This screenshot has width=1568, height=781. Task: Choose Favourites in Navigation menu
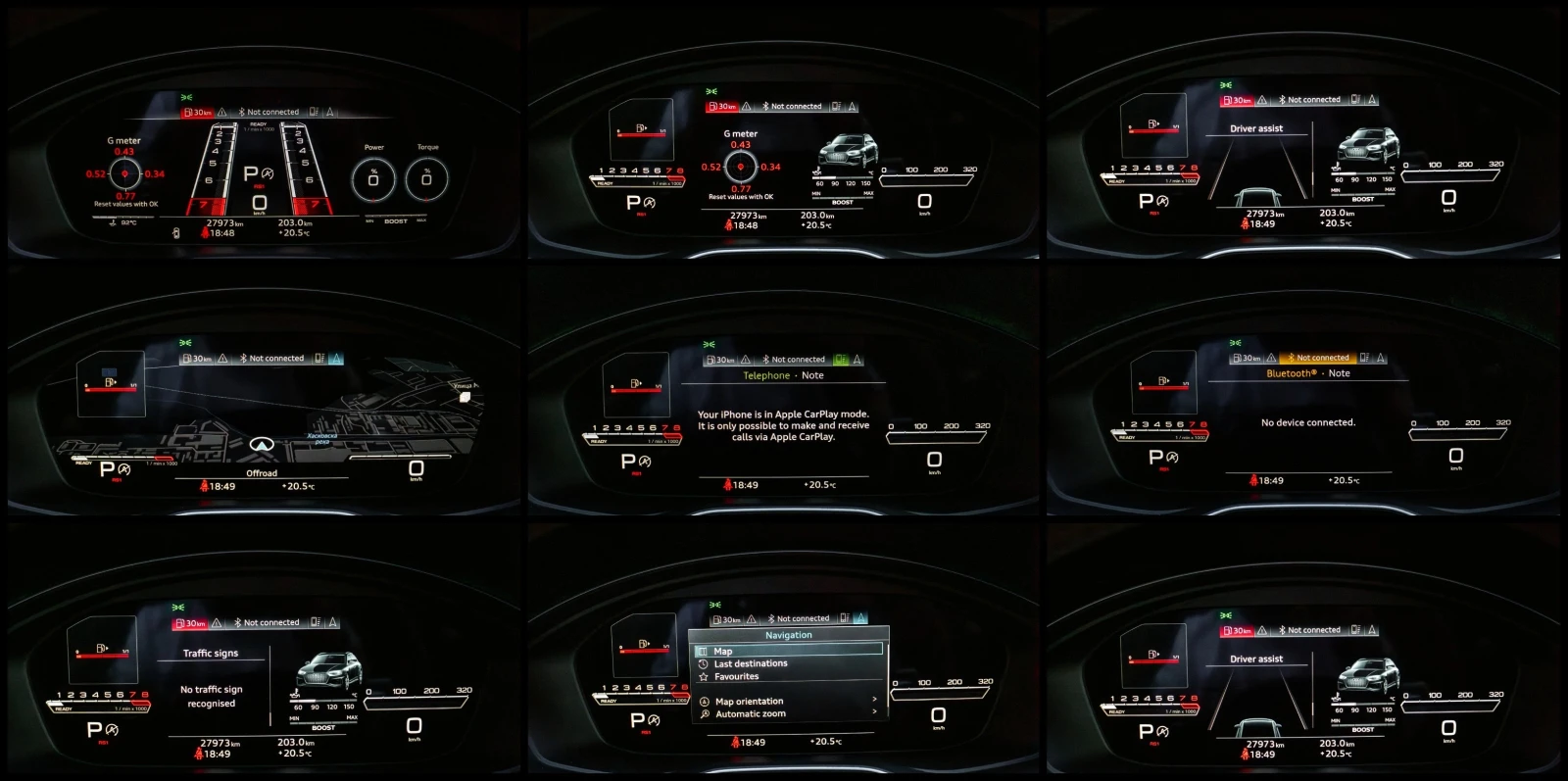pyautogui.click(x=736, y=677)
